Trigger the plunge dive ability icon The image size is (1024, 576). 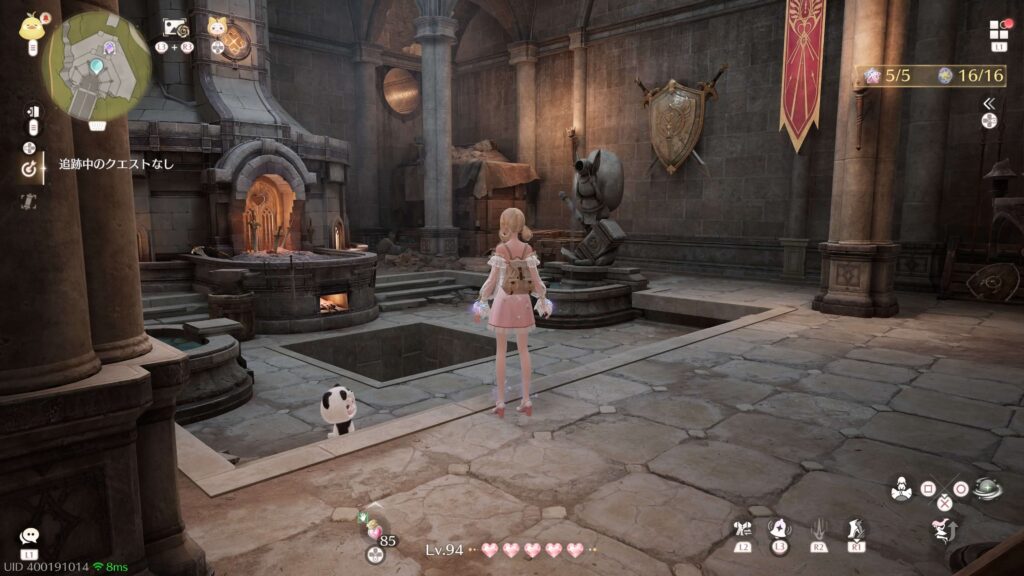point(819,529)
